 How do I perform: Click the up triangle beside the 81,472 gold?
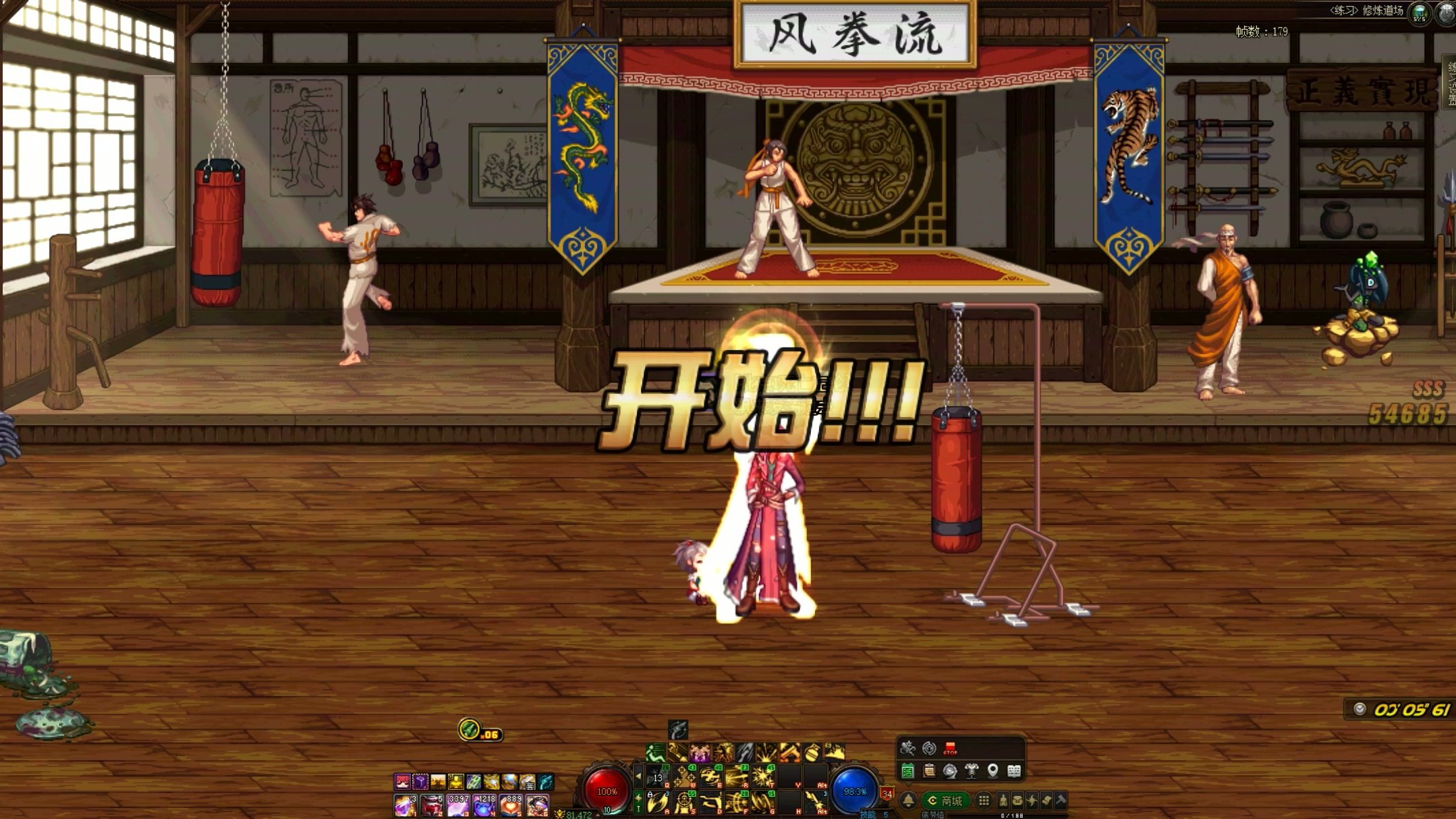click(x=598, y=816)
